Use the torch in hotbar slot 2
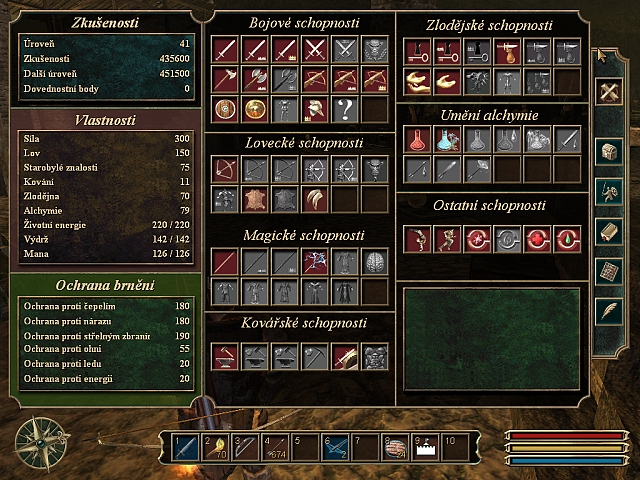Viewport: 640px width, 480px height. 216,447
